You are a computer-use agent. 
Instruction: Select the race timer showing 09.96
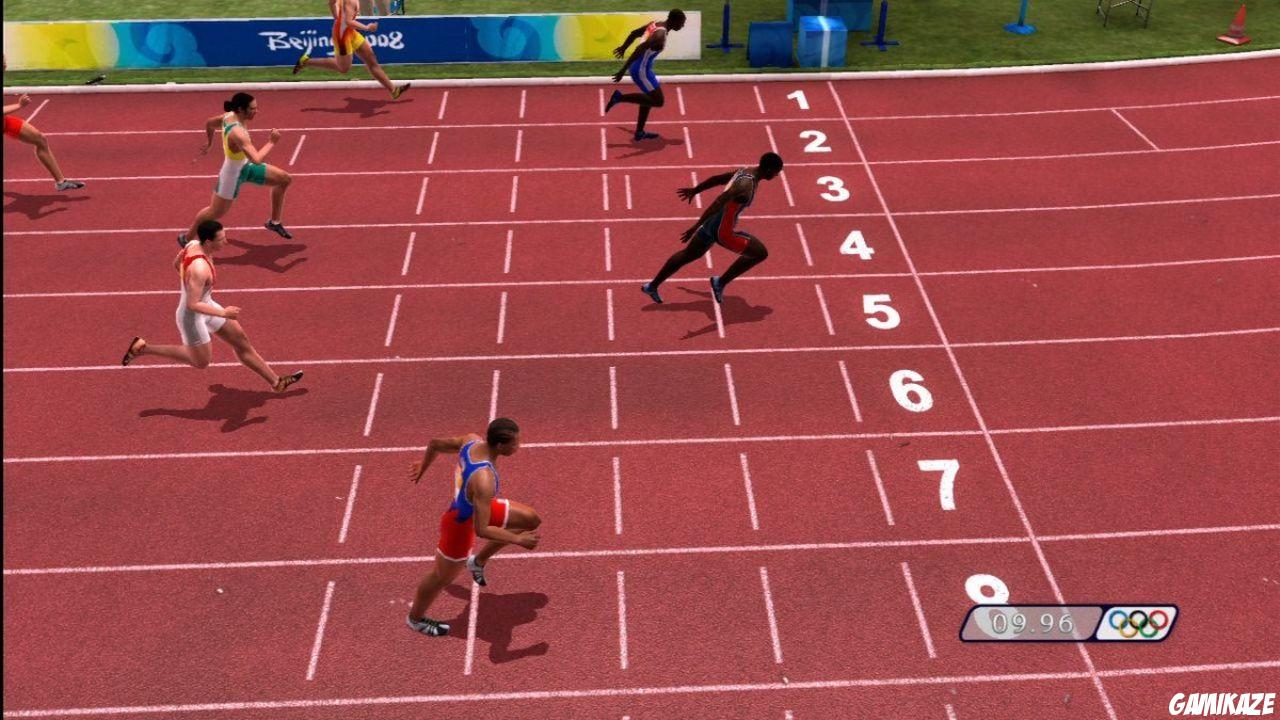click(1035, 622)
